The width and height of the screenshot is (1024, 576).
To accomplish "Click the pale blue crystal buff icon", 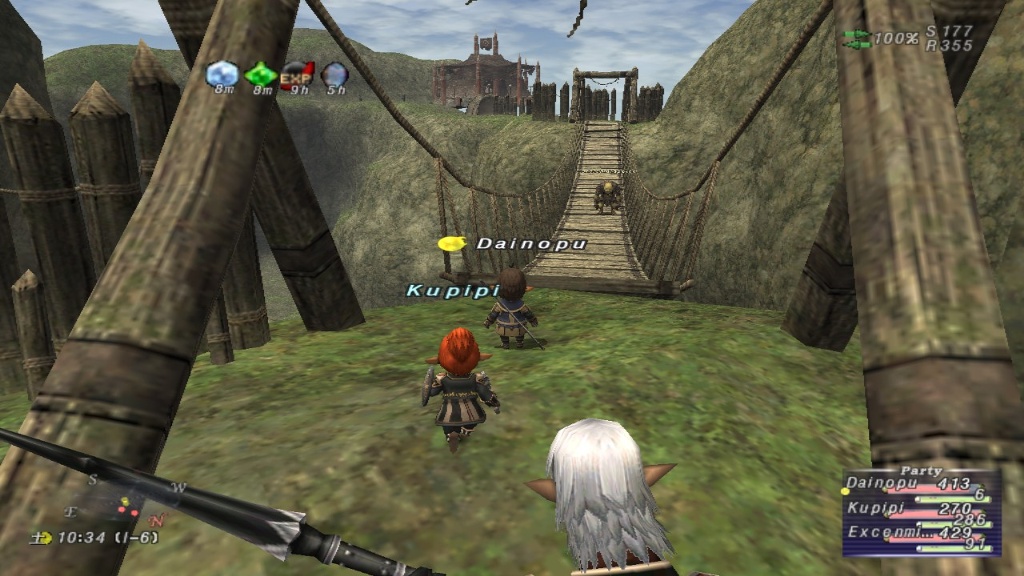I will 222,74.
